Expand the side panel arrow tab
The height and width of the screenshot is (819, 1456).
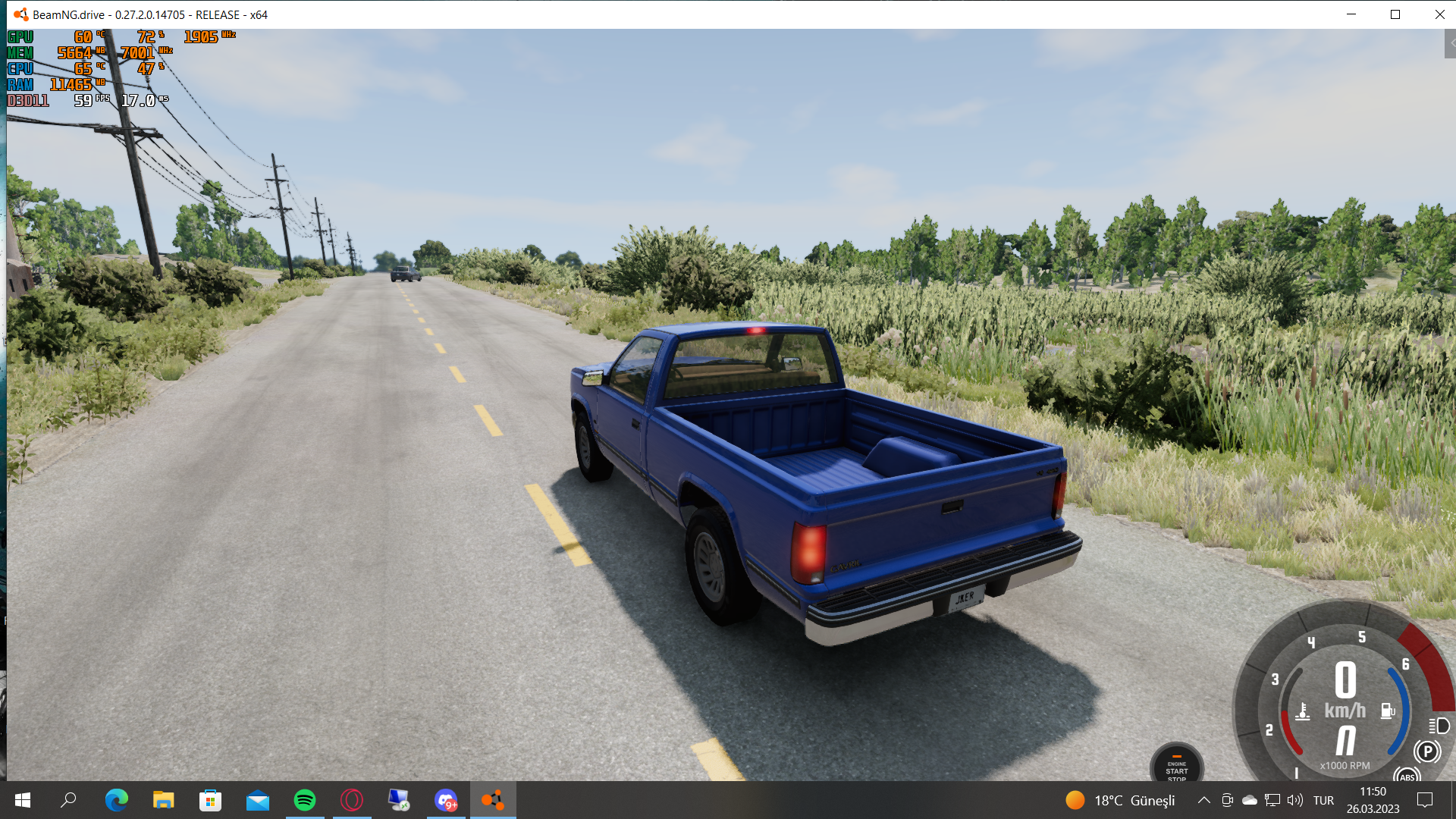[1450, 44]
